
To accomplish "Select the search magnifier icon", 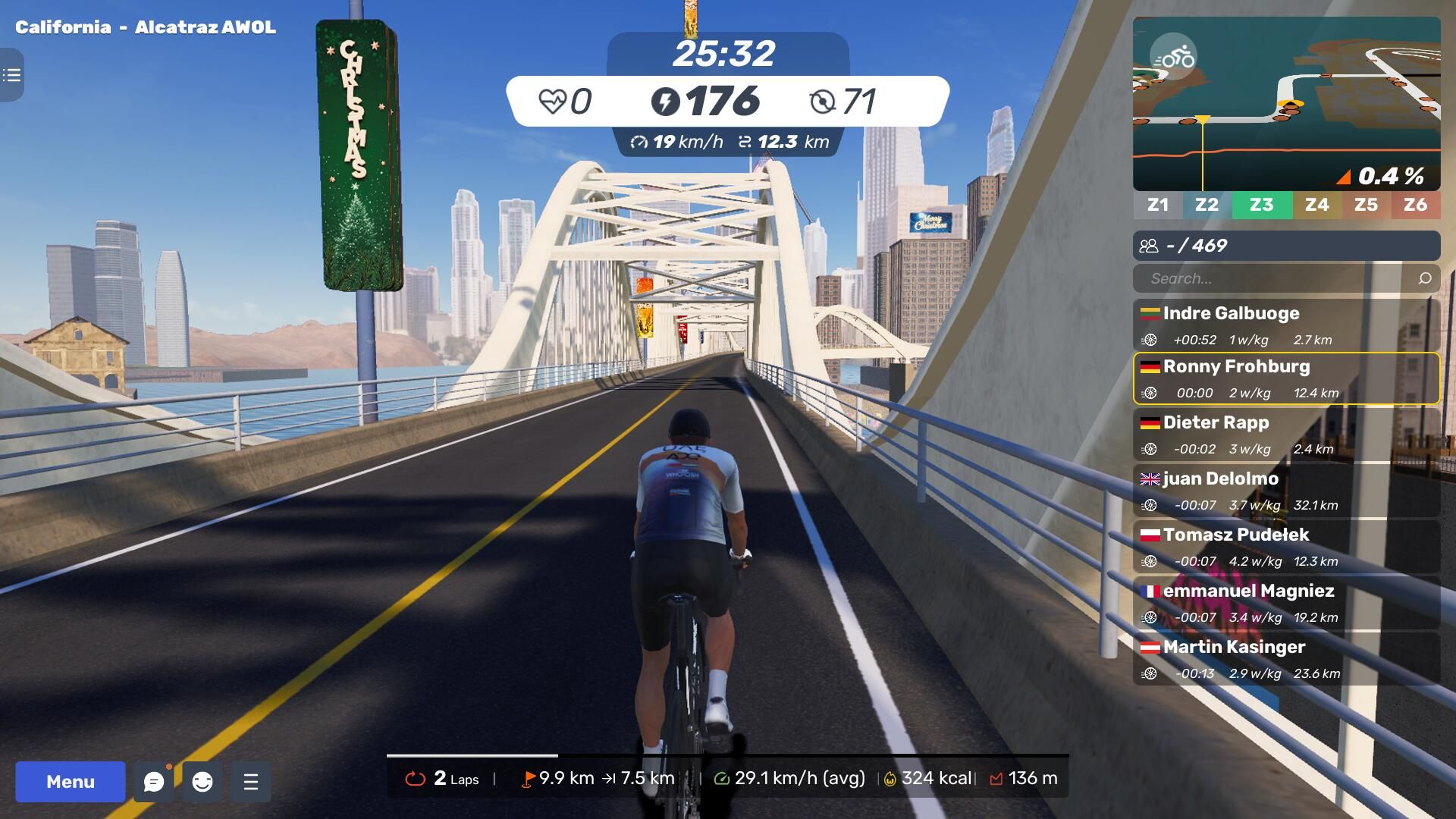I will point(1425,278).
